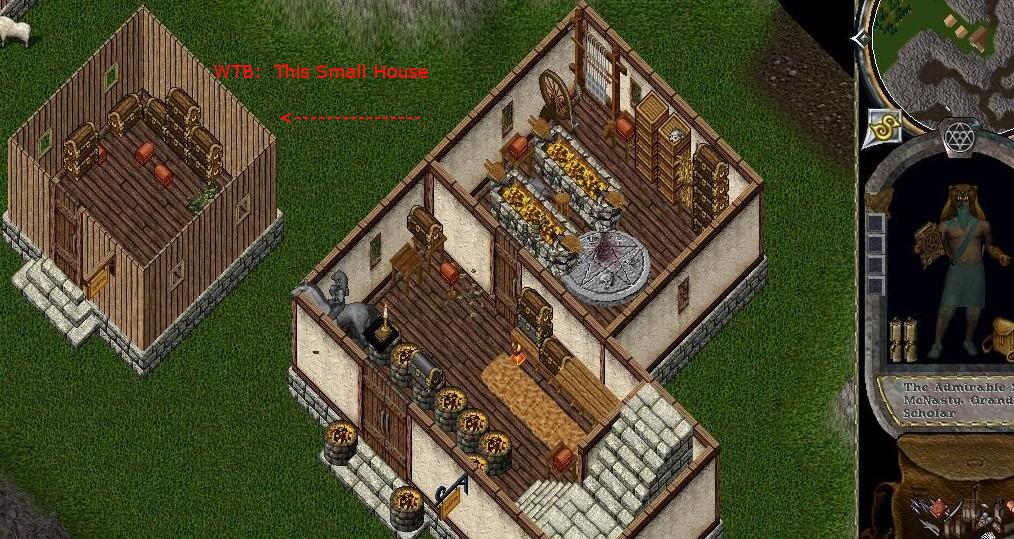The width and height of the screenshot is (1014, 539).
Task: Select the hexagram virtue symbol on the paperdoll
Action: click(959, 137)
